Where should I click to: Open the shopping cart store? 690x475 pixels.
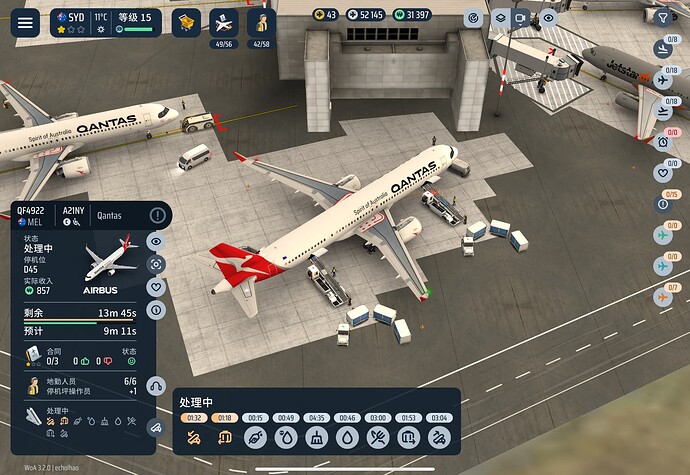185,22
